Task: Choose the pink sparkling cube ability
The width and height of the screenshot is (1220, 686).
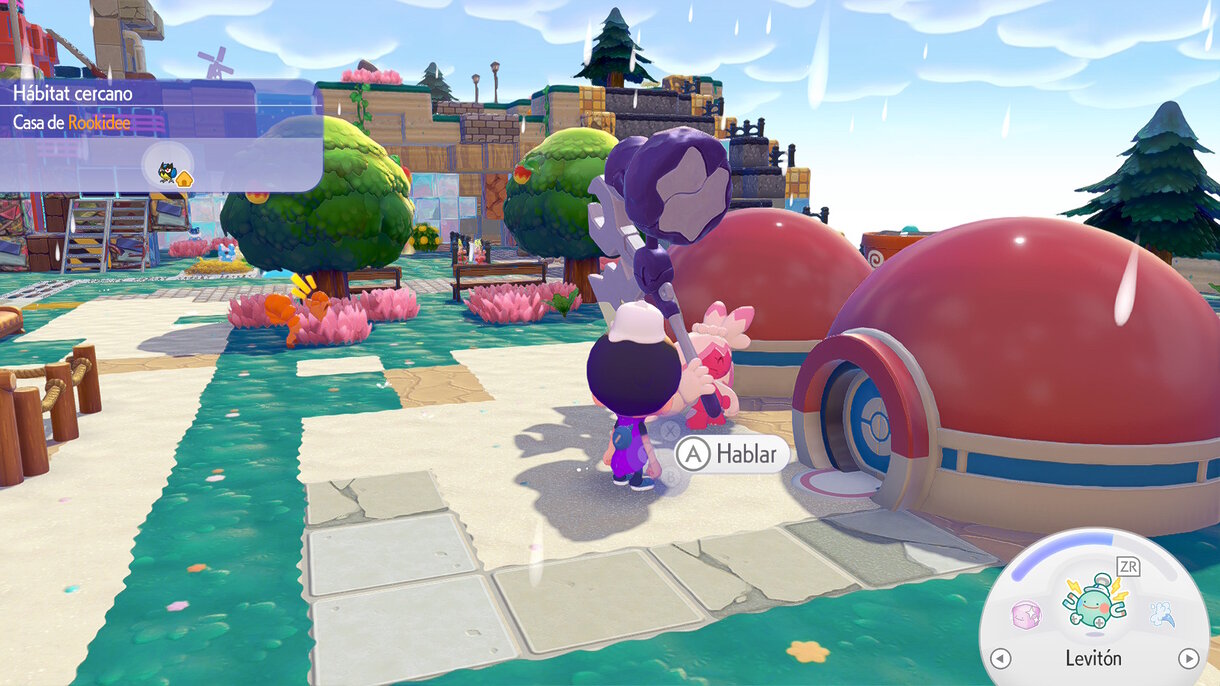Action: click(1026, 615)
